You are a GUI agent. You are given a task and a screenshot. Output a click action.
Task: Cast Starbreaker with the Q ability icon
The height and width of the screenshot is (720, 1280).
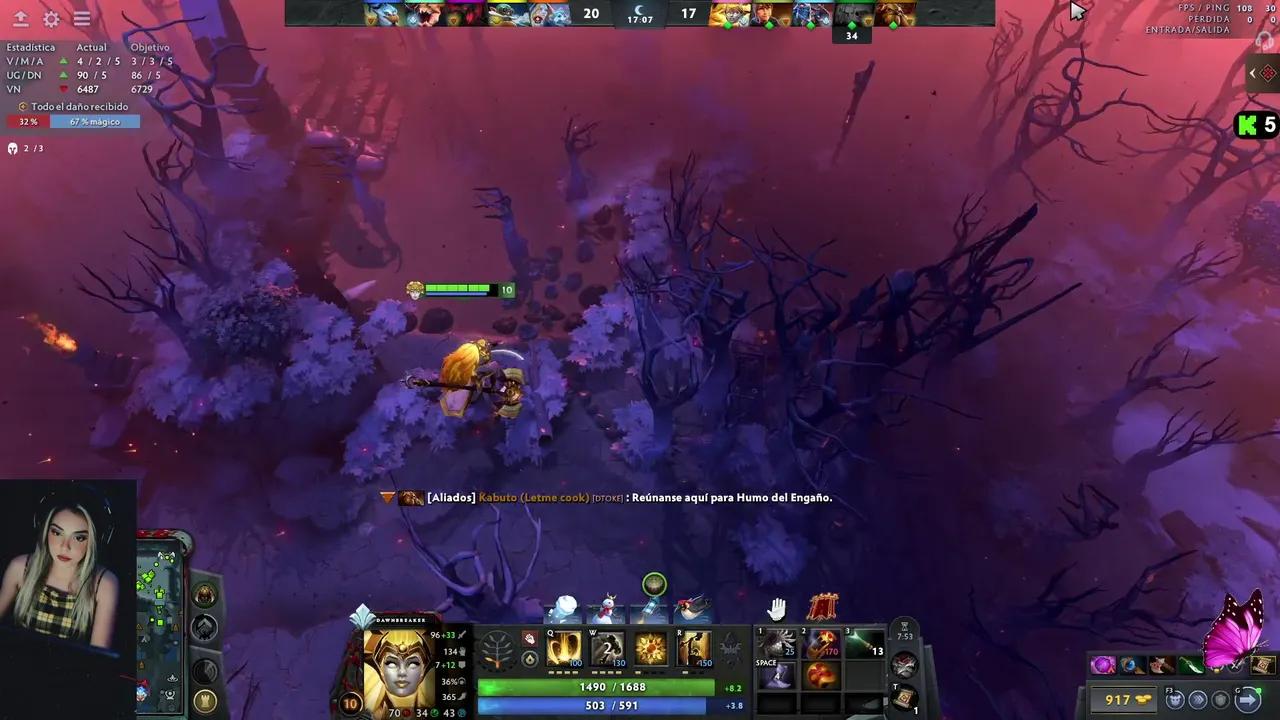coord(564,648)
